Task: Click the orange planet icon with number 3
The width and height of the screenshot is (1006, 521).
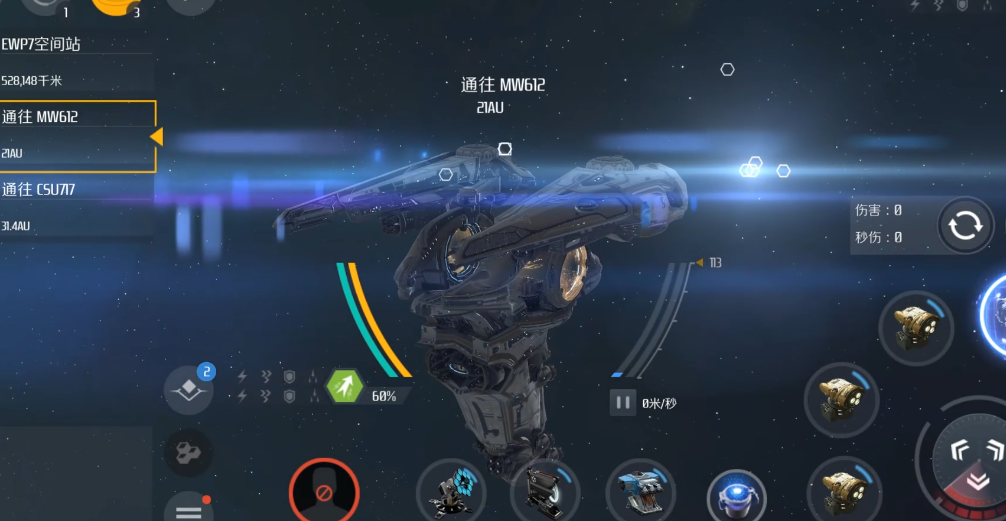Action: click(116, 6)
